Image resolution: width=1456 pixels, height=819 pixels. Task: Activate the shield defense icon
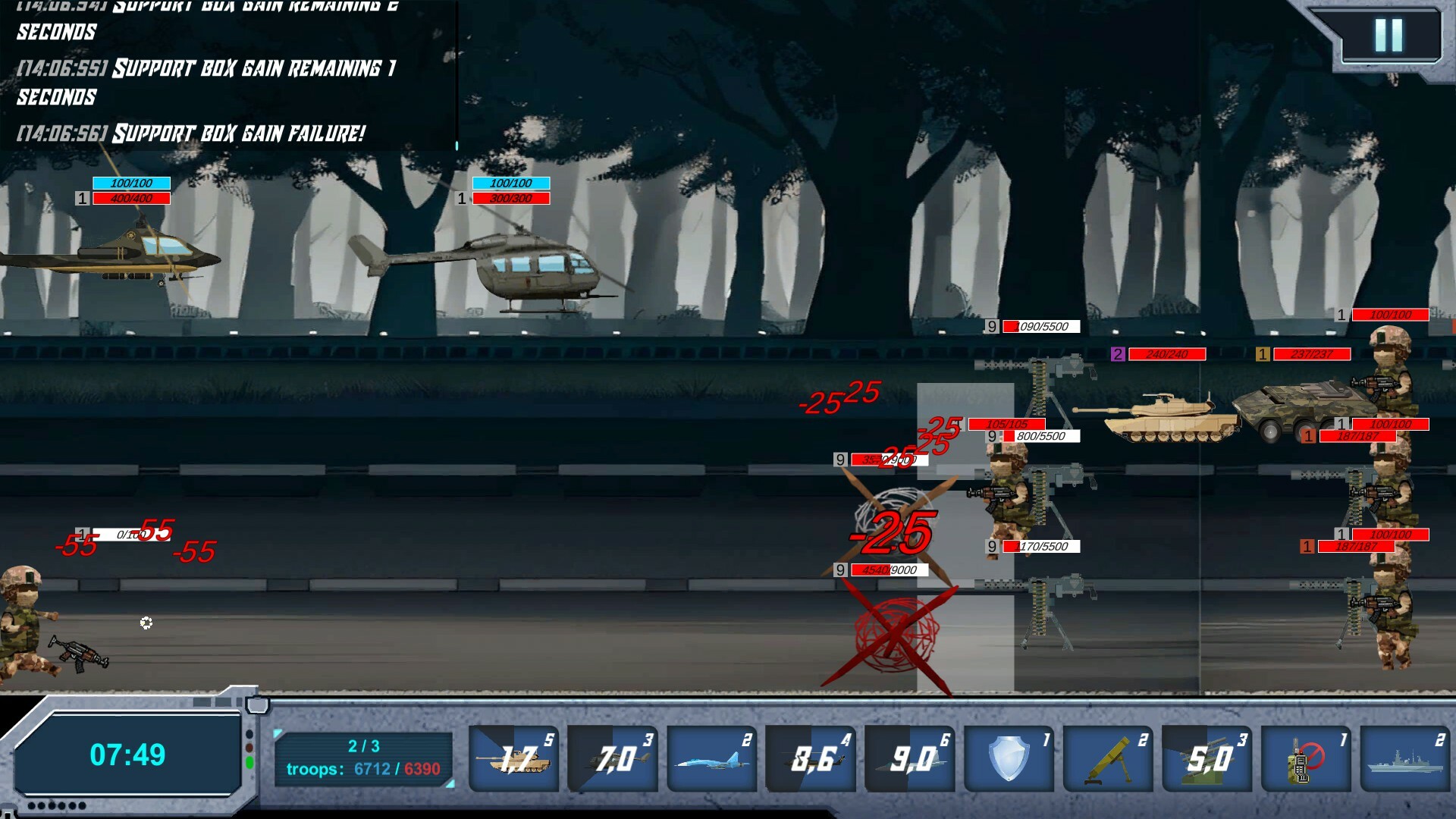pyautogui.click(x=1009, y=757)
